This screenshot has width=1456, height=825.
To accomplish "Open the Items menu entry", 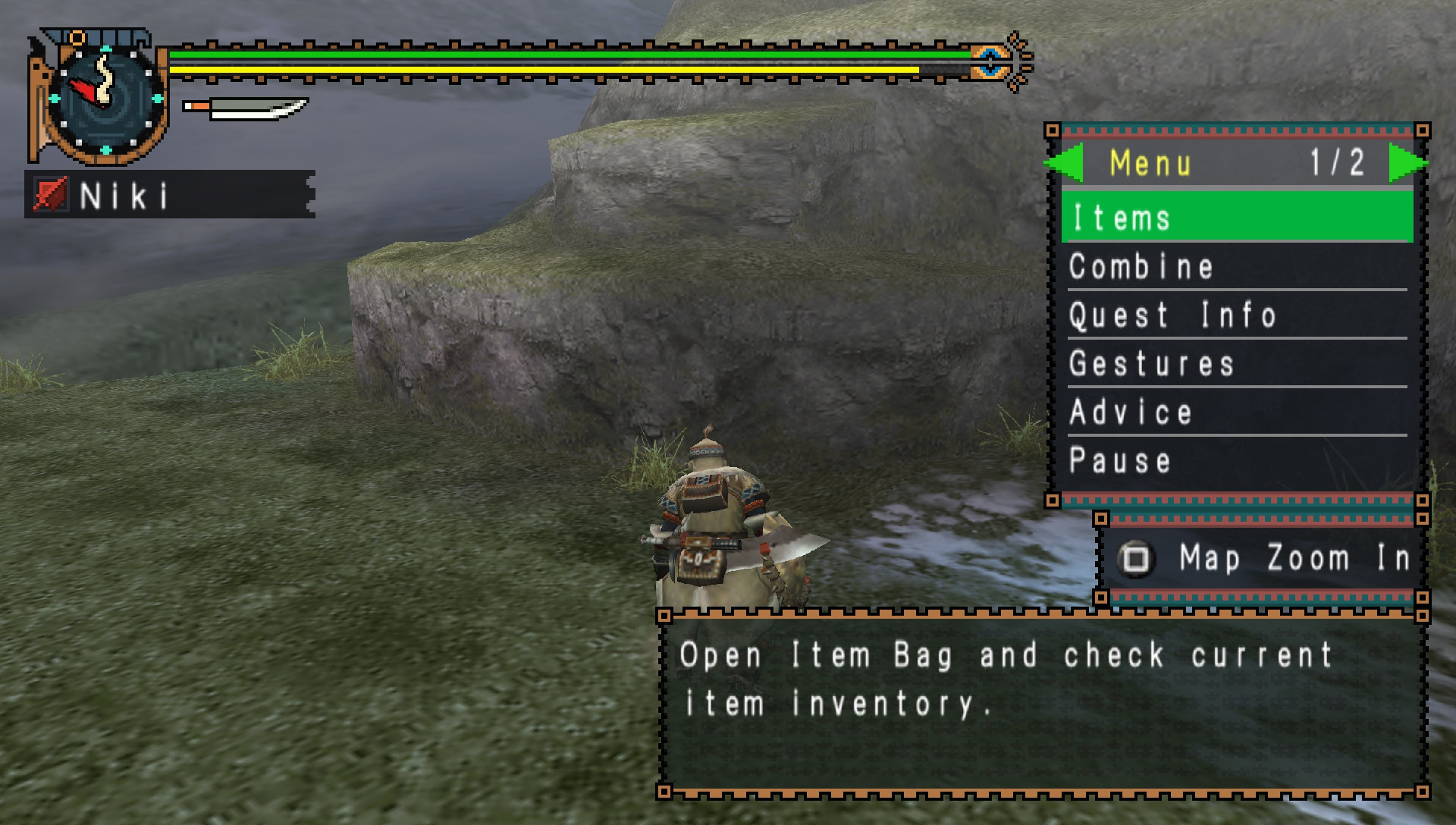I will (1236, 218).
